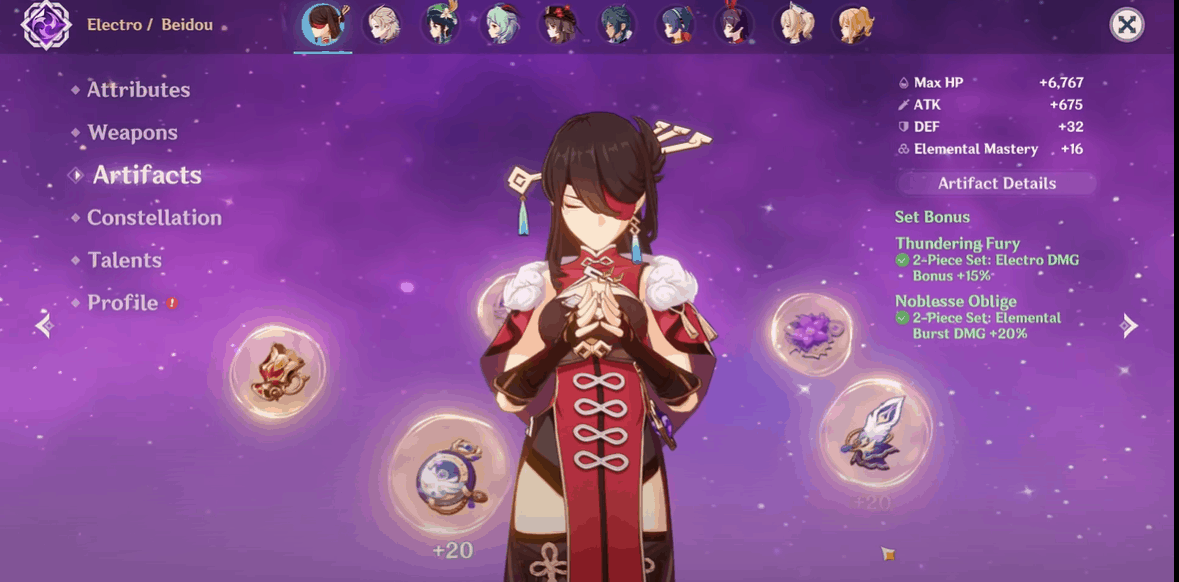This screenshot has height=582, width=1179.
Task: Switch to the previous character with left arrow
Action: 43,325
